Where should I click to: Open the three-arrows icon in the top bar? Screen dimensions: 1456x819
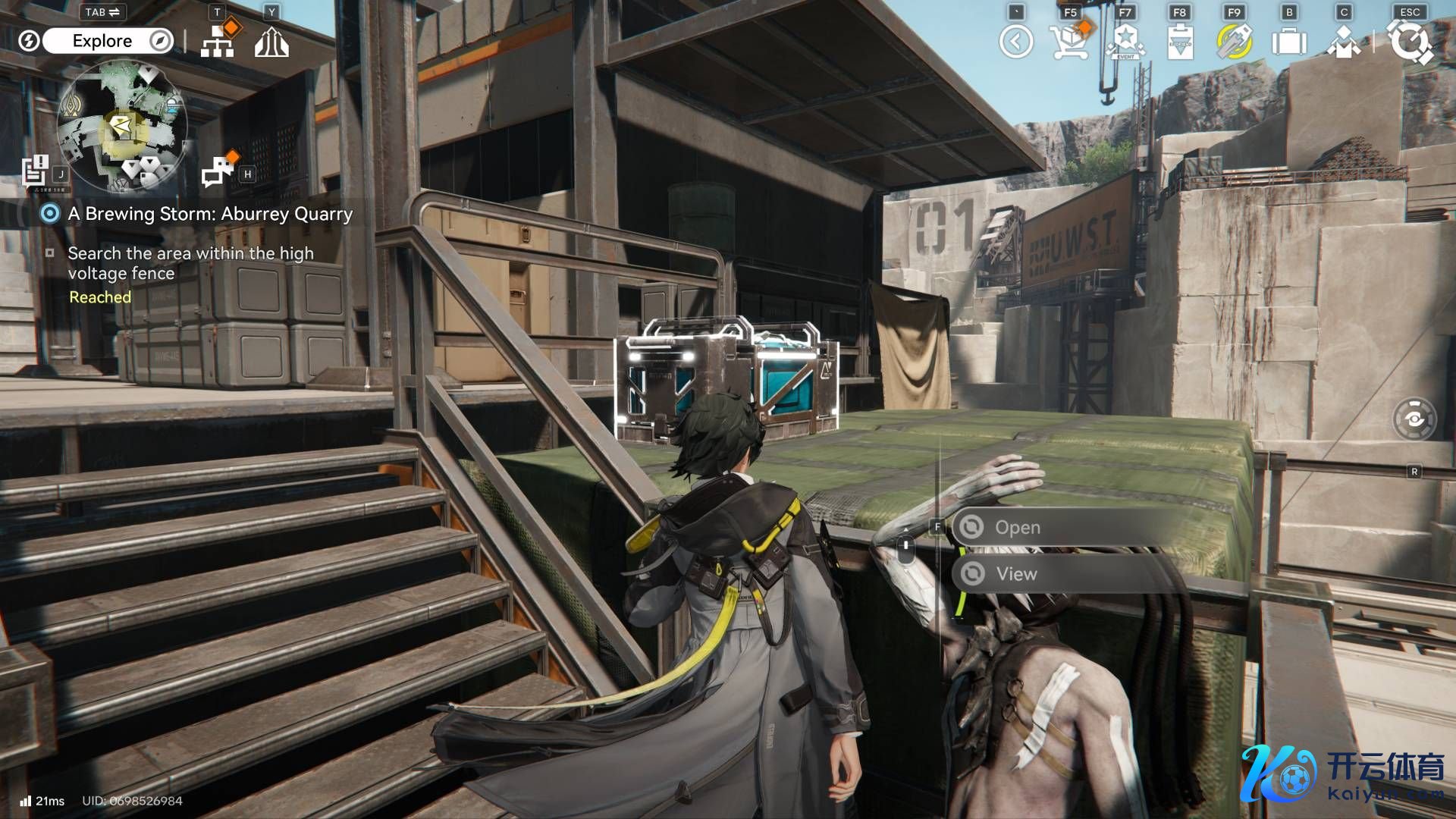[x=271, y=42]
